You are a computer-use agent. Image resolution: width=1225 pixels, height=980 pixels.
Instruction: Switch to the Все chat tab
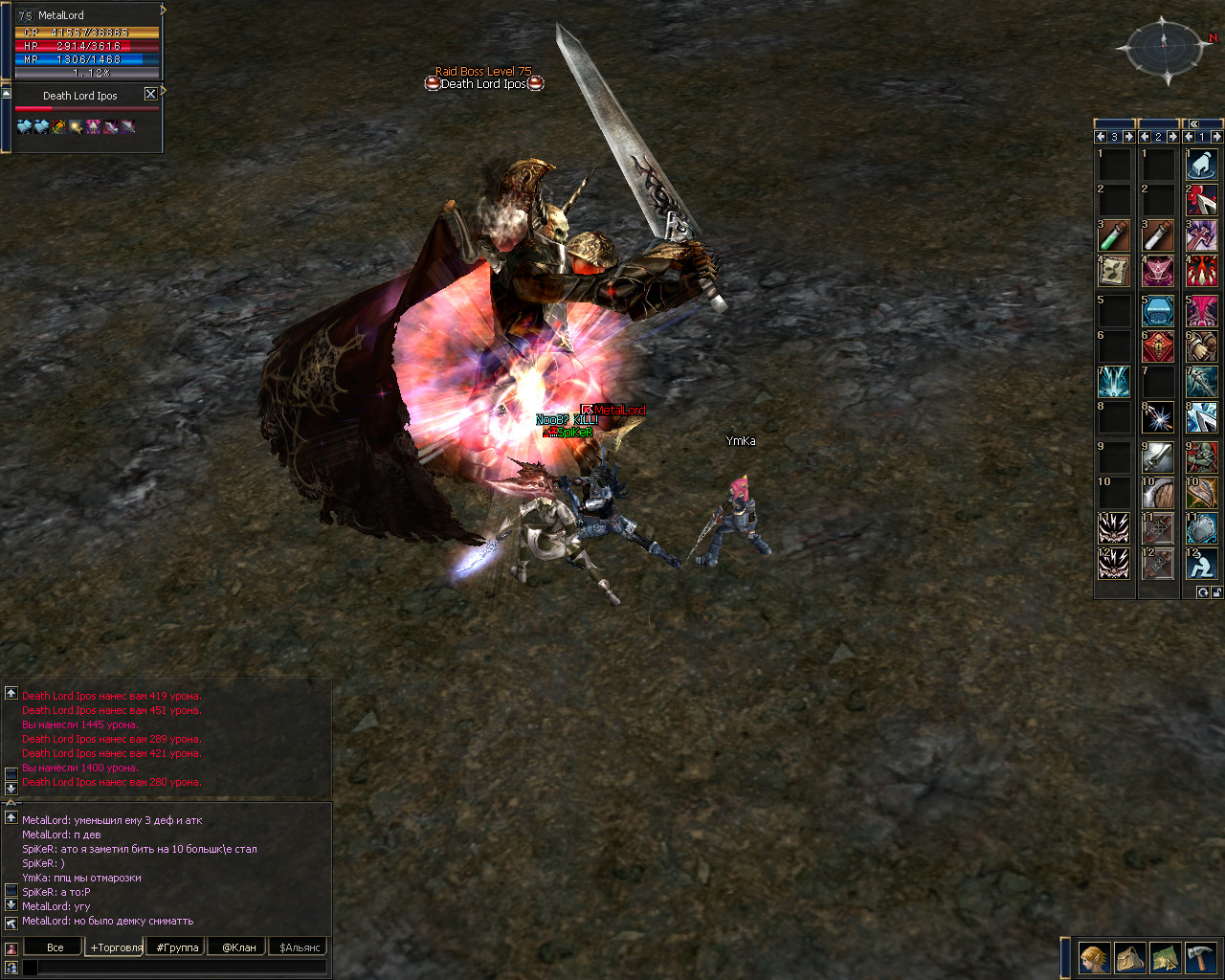tap(56, 947)
